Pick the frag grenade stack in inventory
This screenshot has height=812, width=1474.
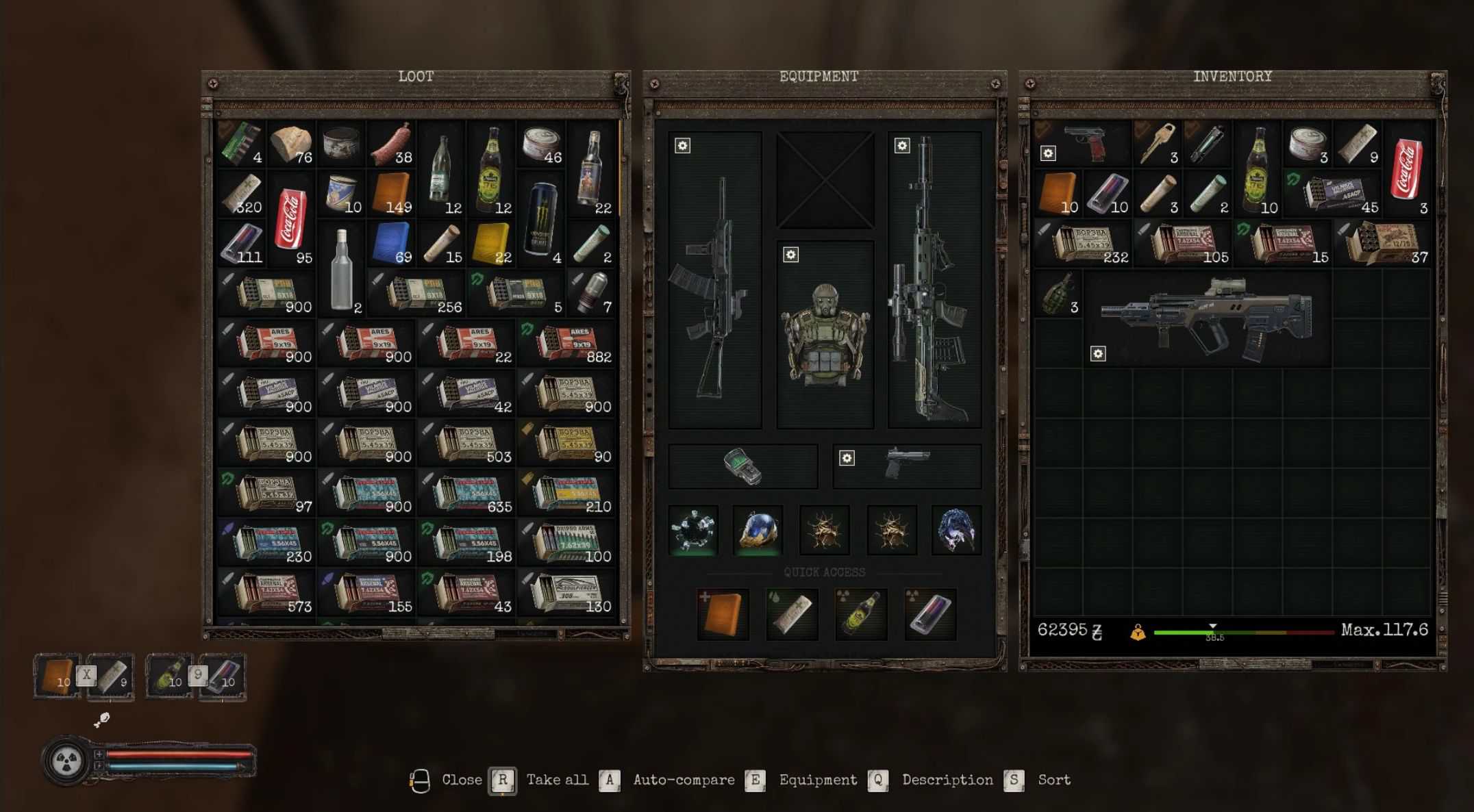point(1058,294)
